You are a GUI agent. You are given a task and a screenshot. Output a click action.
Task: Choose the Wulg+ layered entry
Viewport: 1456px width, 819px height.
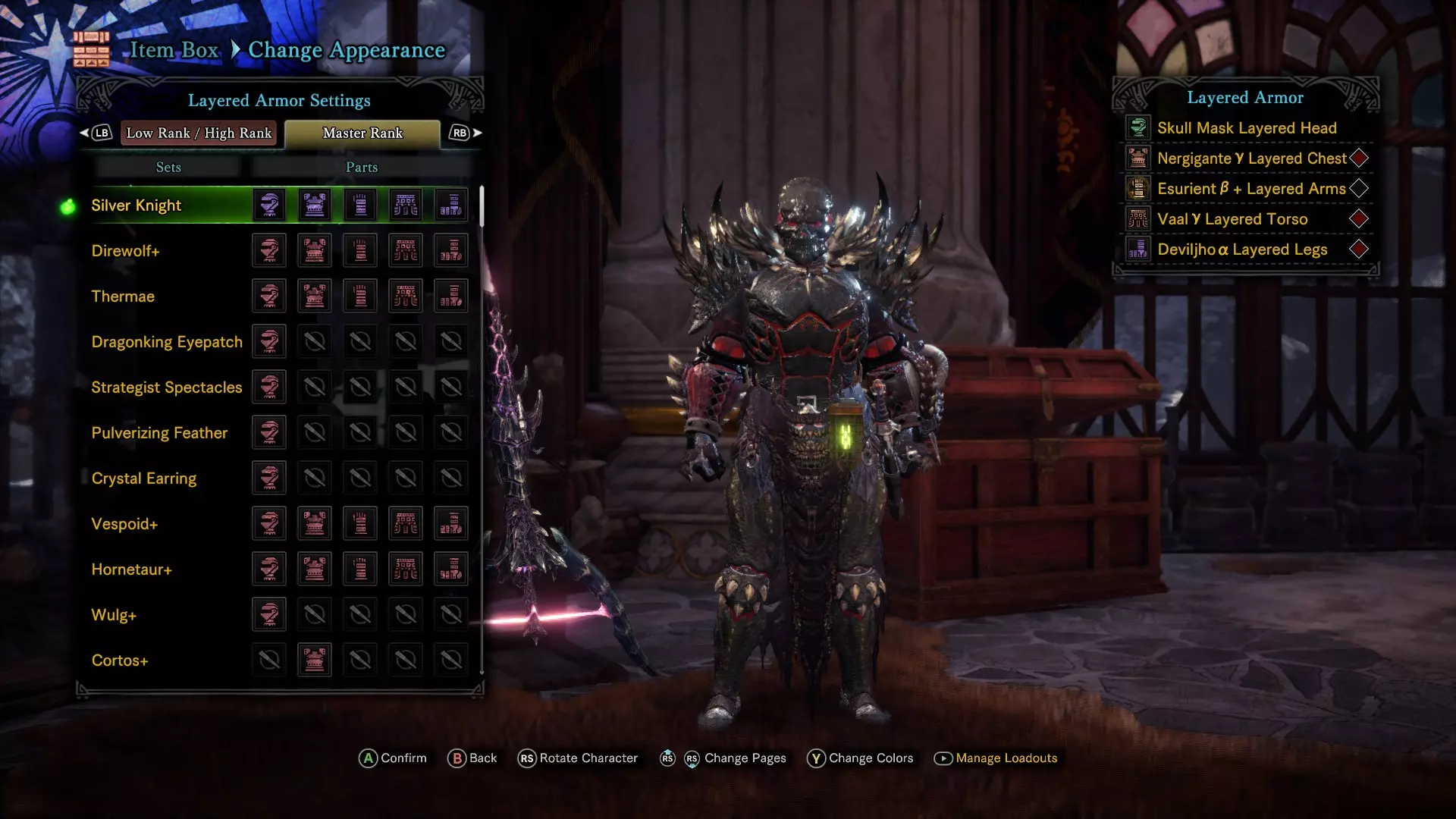114,615
